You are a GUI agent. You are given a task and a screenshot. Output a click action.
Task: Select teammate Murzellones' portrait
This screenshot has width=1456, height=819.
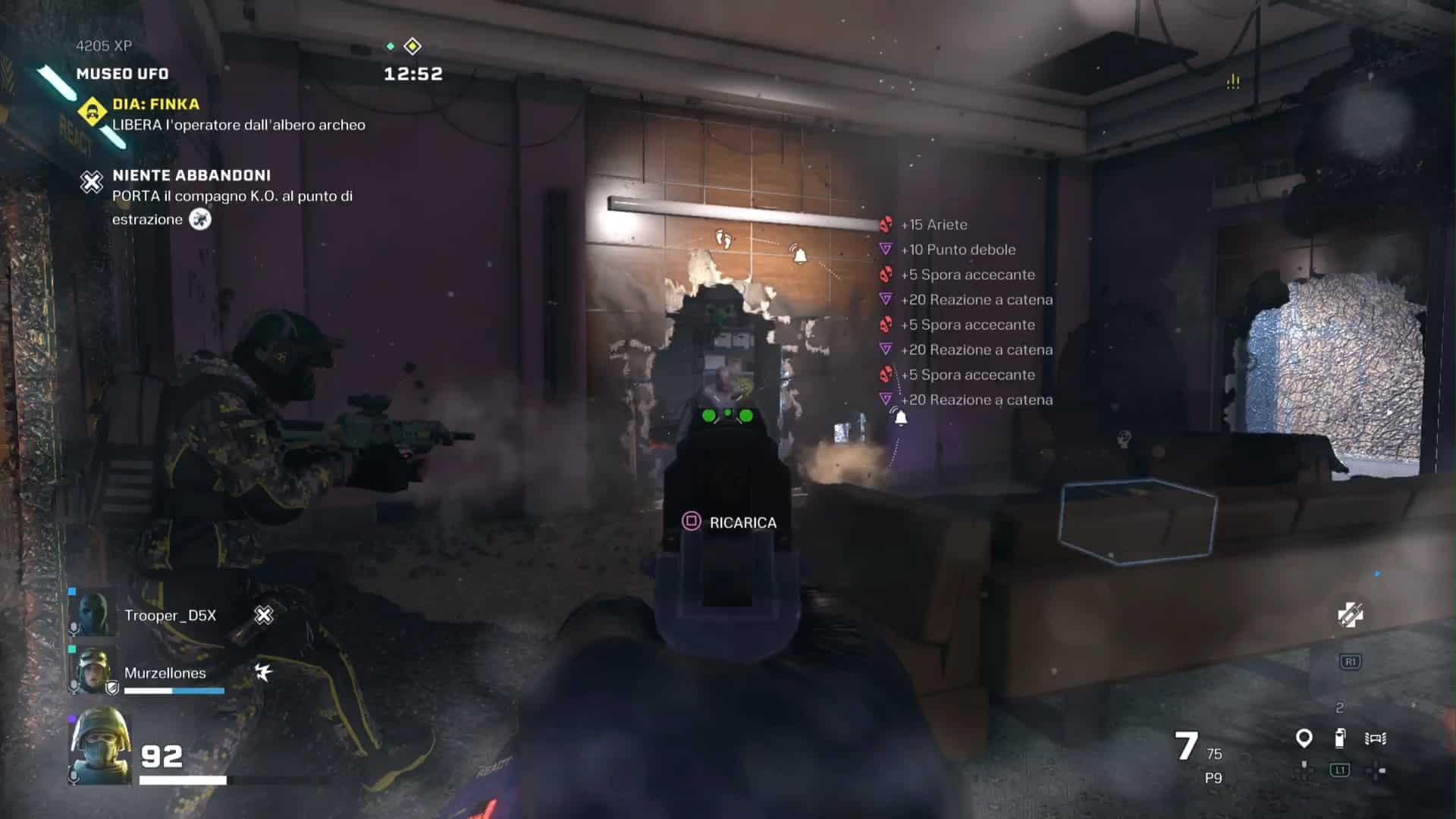[94, 670]
